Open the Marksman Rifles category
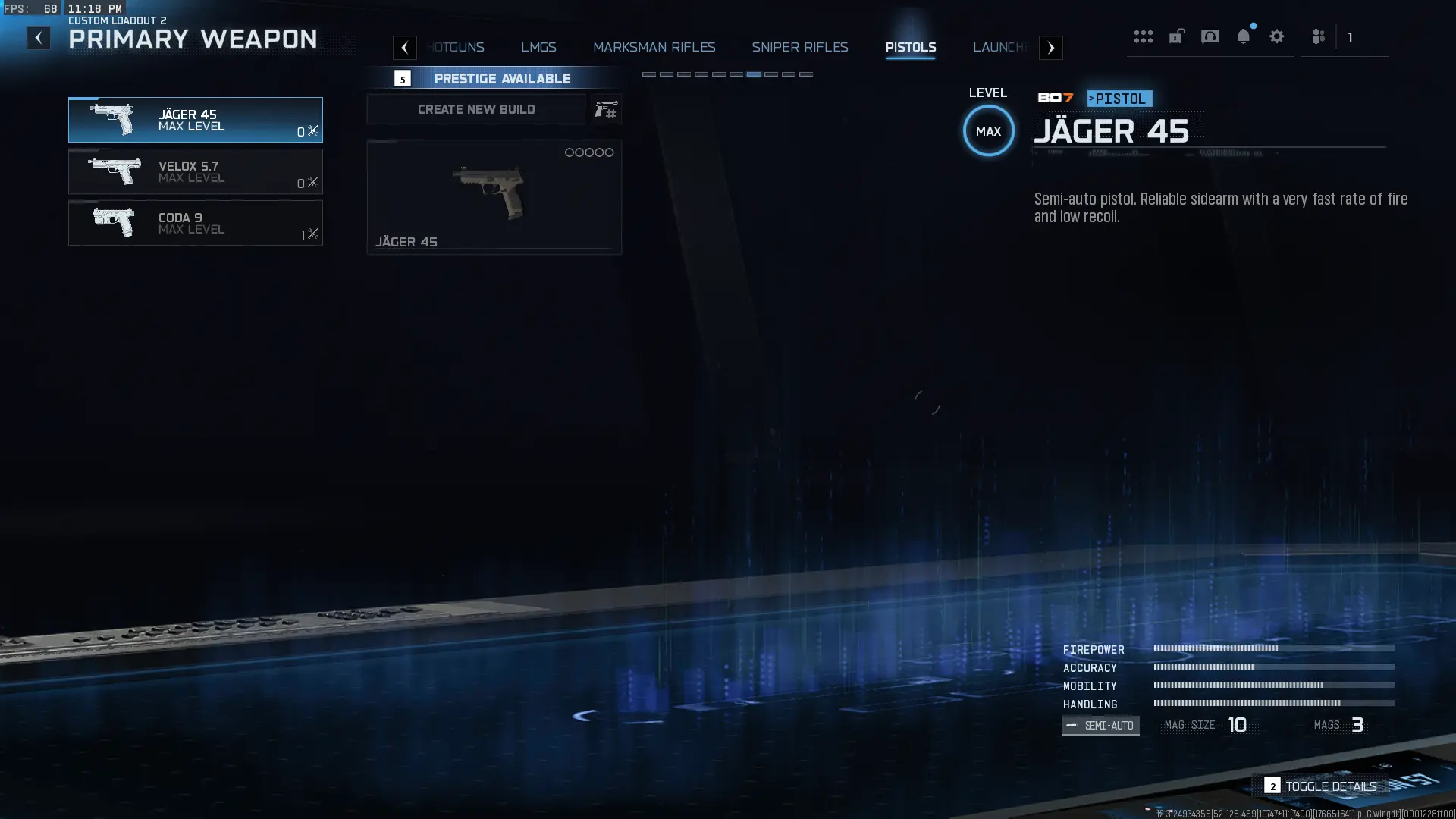The image size is (1456, 819). point(654,47)
